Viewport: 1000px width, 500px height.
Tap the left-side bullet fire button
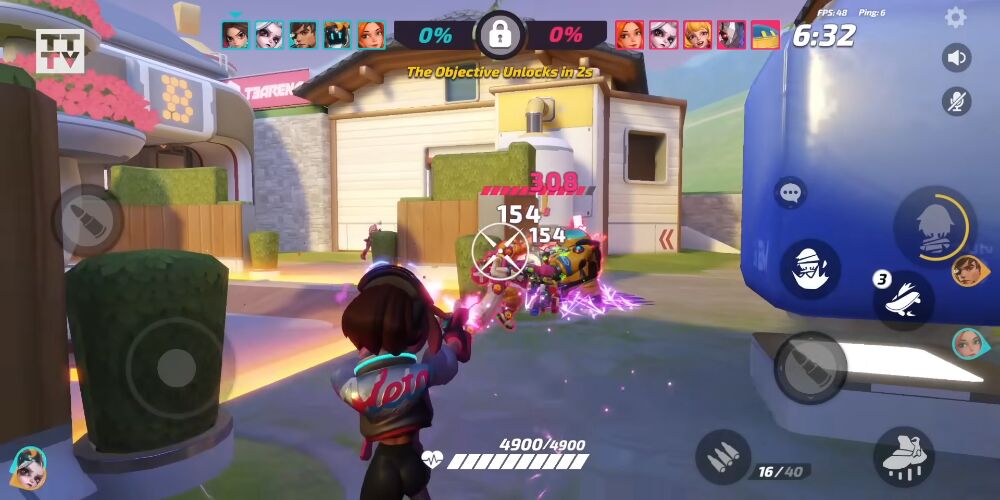coord(87,219)
